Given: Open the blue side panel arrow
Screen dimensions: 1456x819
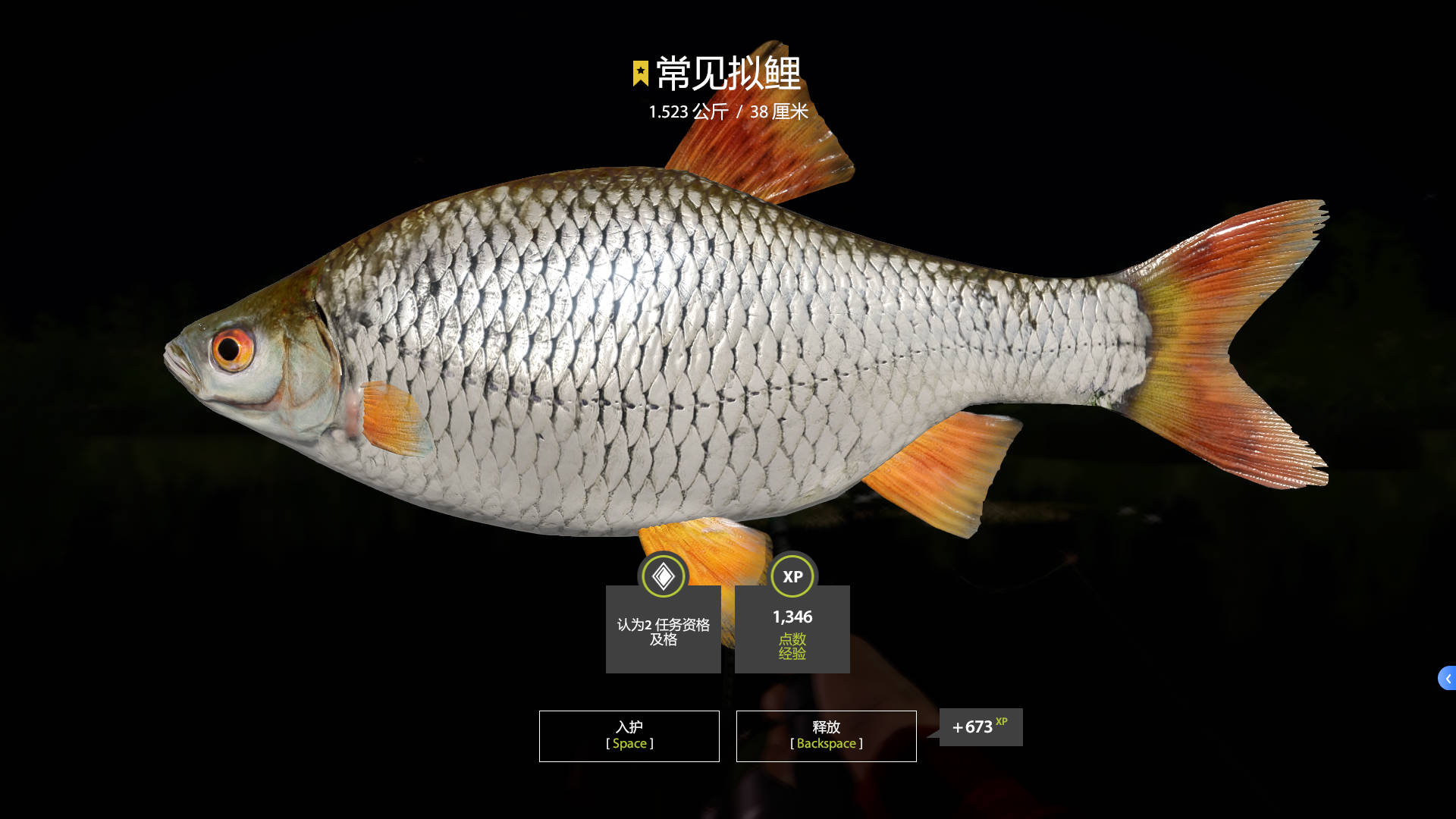Looking at the screenshot, I should pyautogui.click(x=1447, y=678).
